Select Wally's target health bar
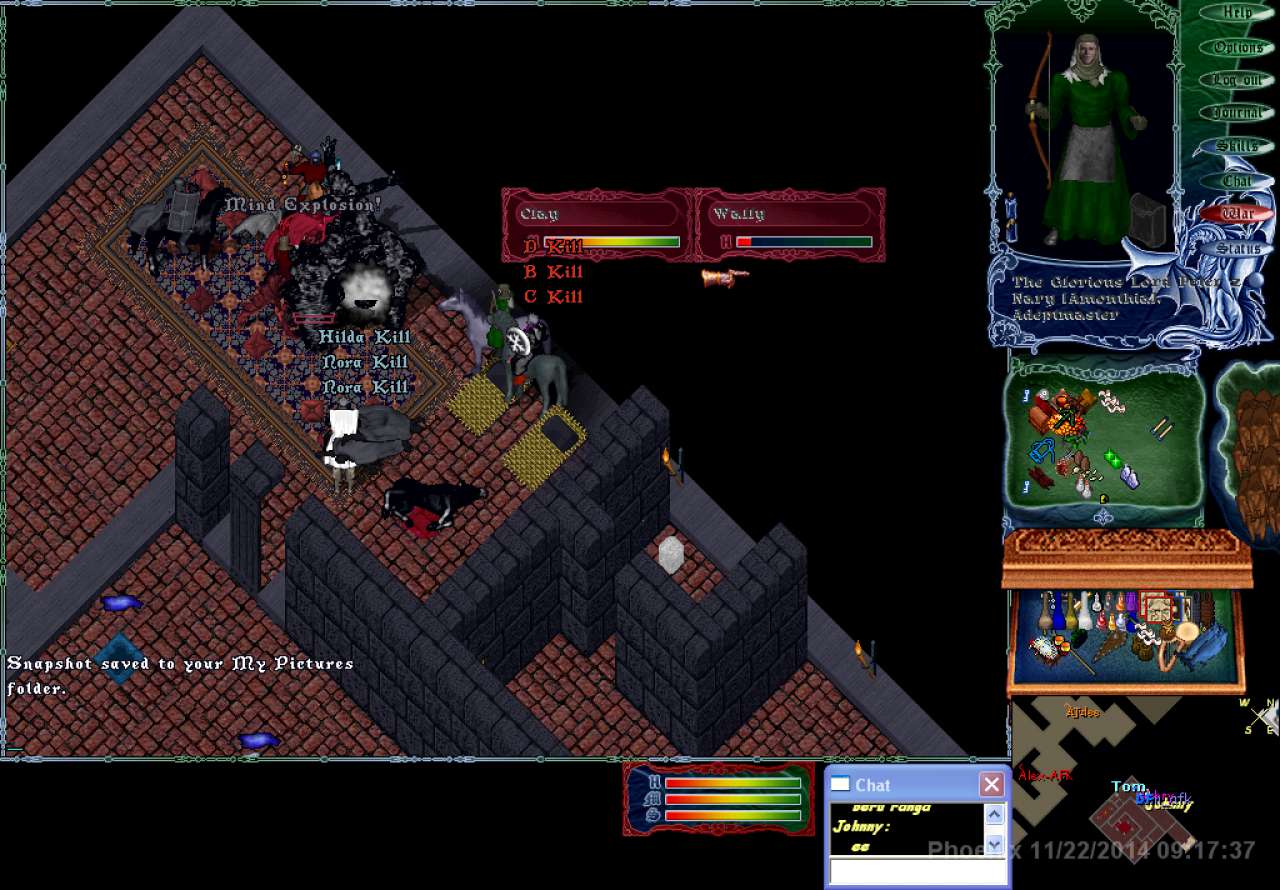Image resolution: width=1280 pixels, height=890 pixels. (x=790, y=226)
